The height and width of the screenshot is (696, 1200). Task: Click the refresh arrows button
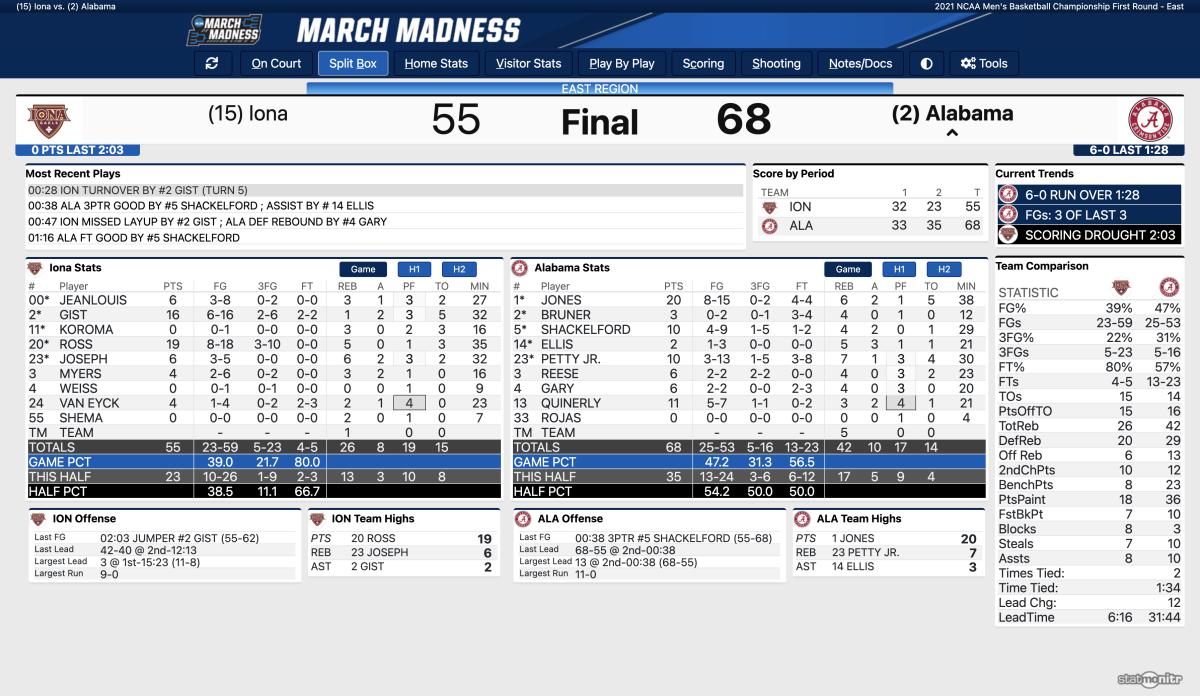(211, 63)
